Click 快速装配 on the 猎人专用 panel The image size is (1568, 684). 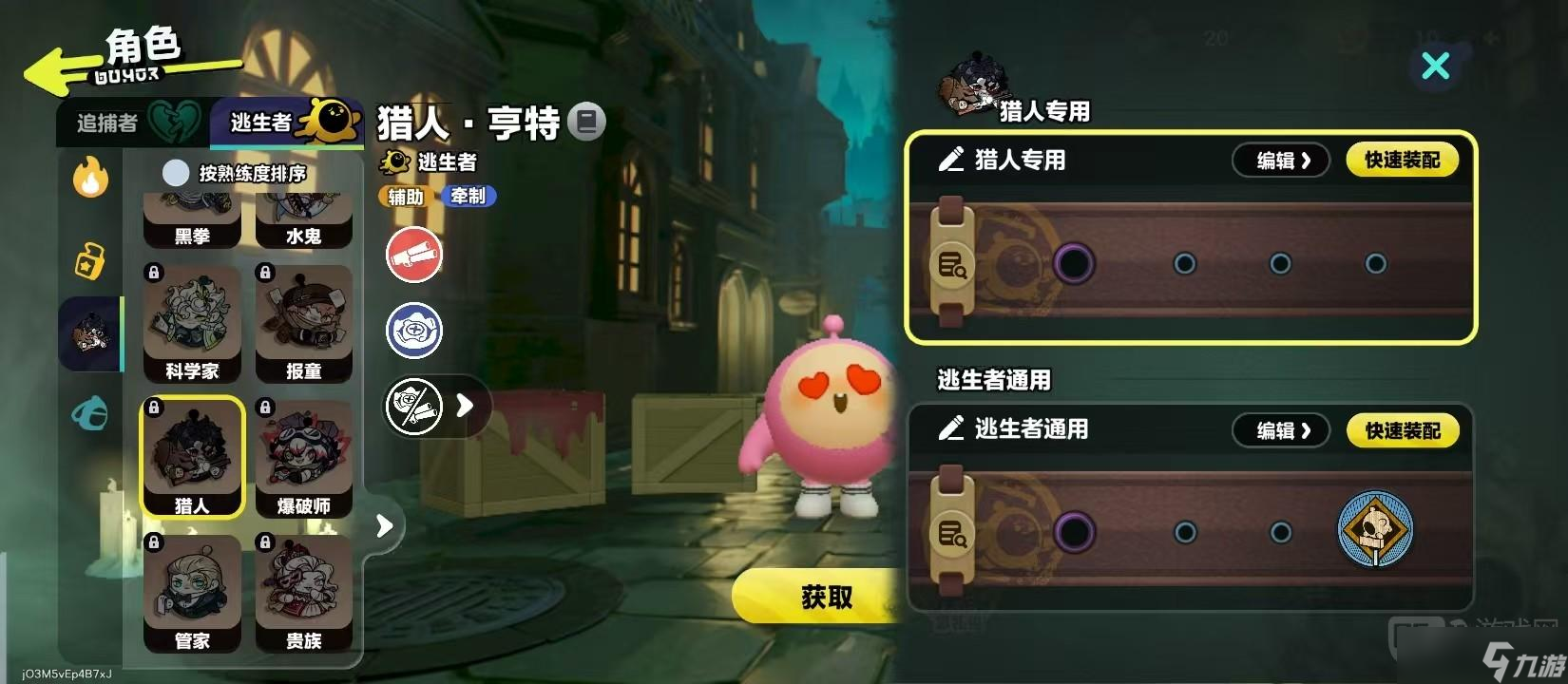(x=1404, y=160)
